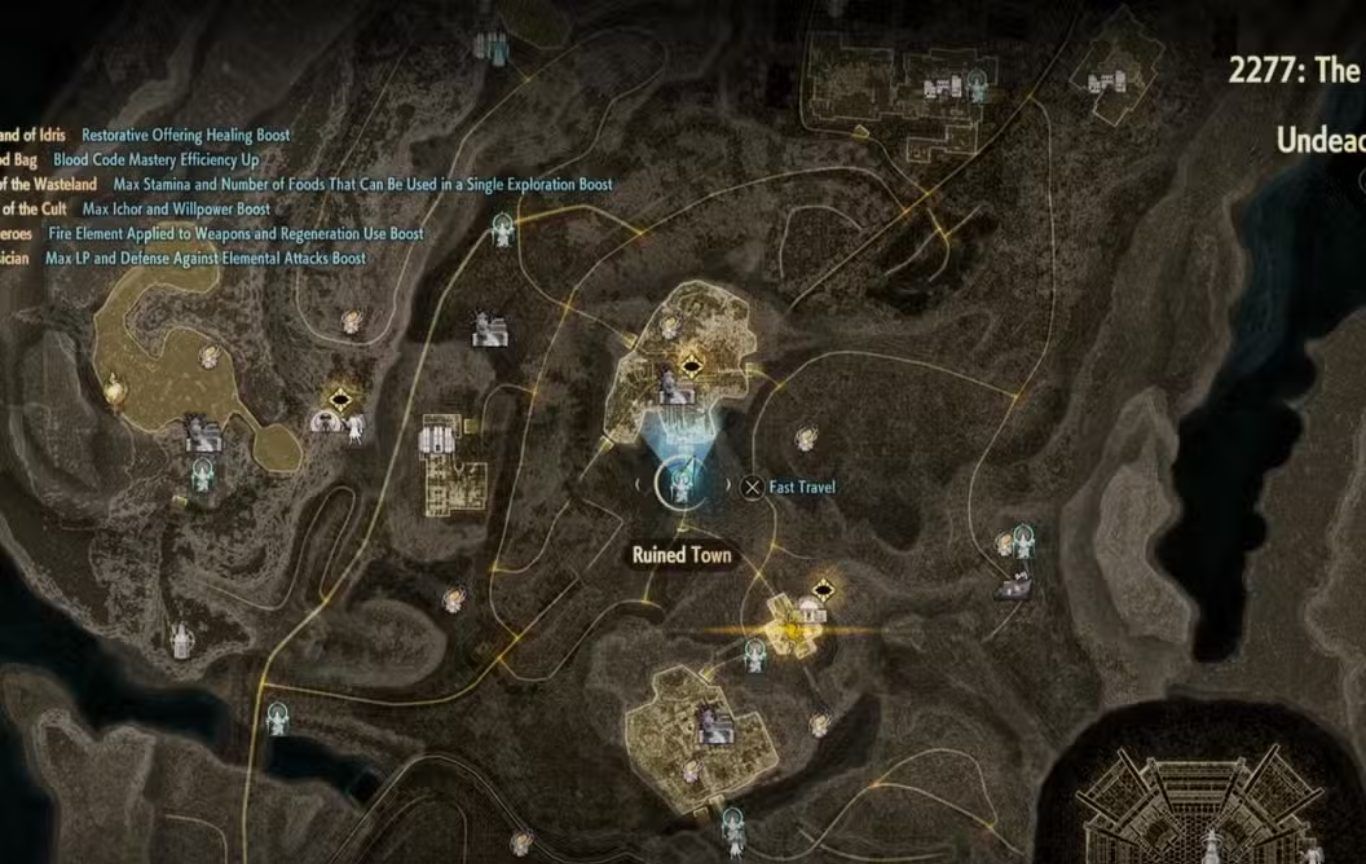Viewport: 1366px width, 864px height.
Task: Select the glowing golden objective marker
Action: point(791,630)
